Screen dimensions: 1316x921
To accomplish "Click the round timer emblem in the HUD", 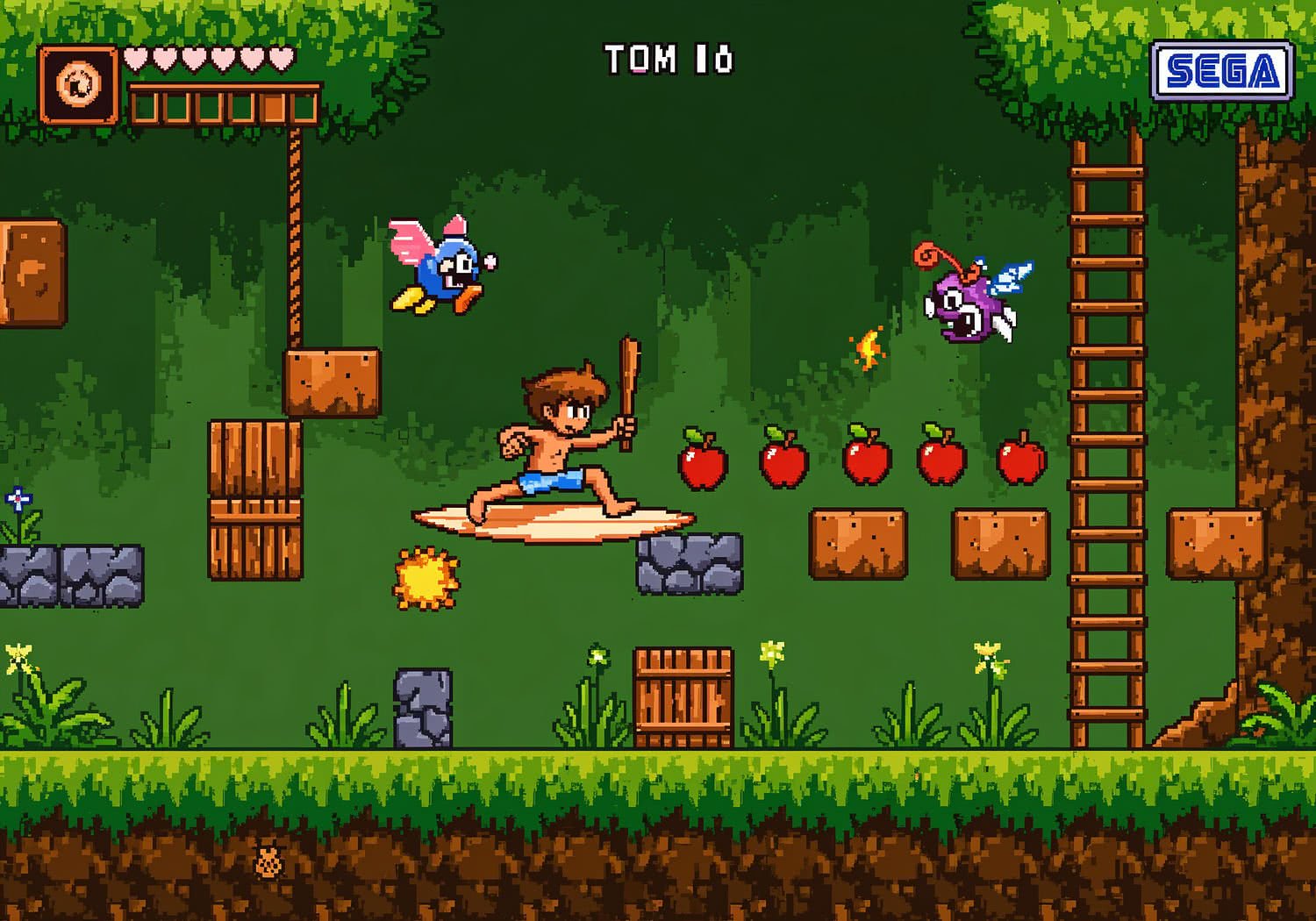I will (79, 83).
